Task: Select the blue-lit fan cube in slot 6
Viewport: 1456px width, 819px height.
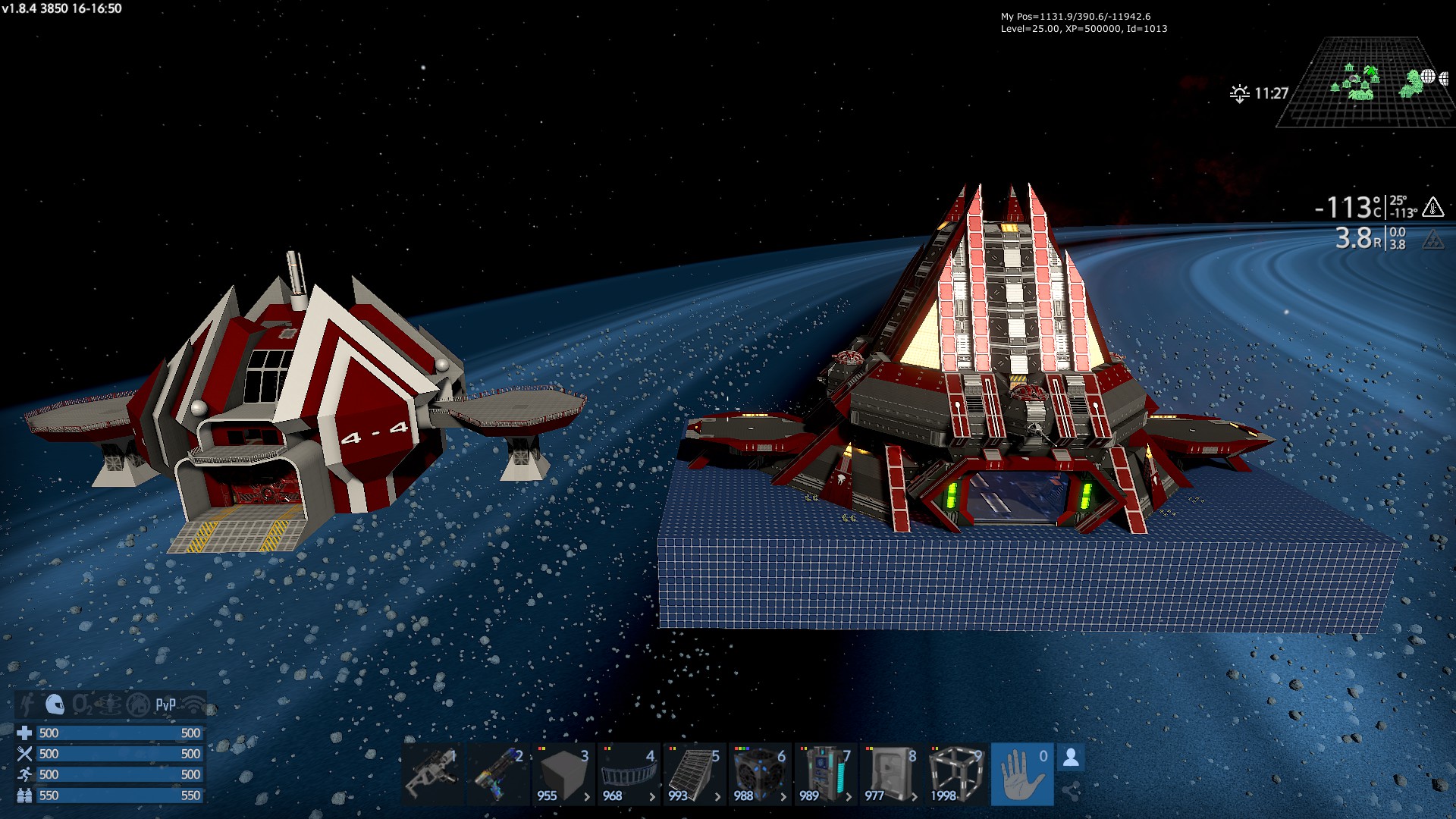Action: (x=760, y=774)
